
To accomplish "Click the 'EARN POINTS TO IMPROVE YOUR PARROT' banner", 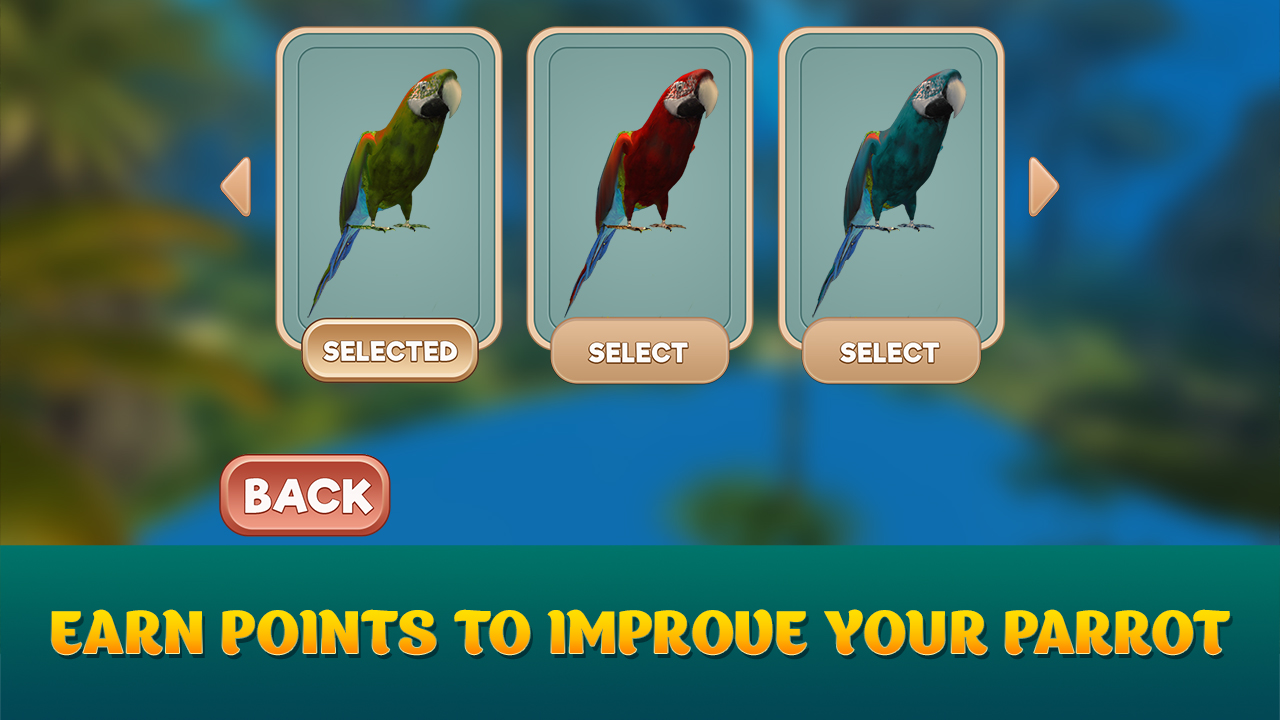I will pos(640,630).
